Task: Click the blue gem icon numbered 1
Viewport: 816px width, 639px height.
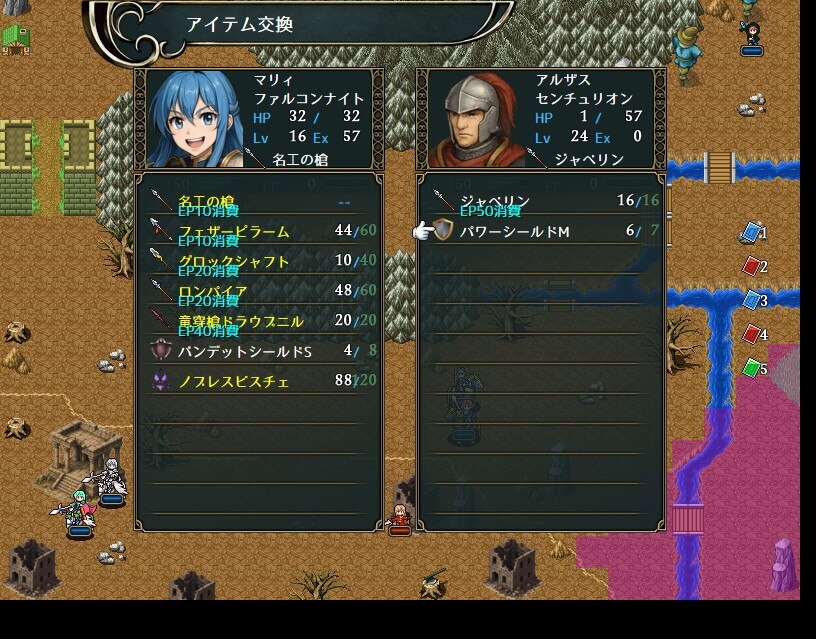Action: (751, 232)
